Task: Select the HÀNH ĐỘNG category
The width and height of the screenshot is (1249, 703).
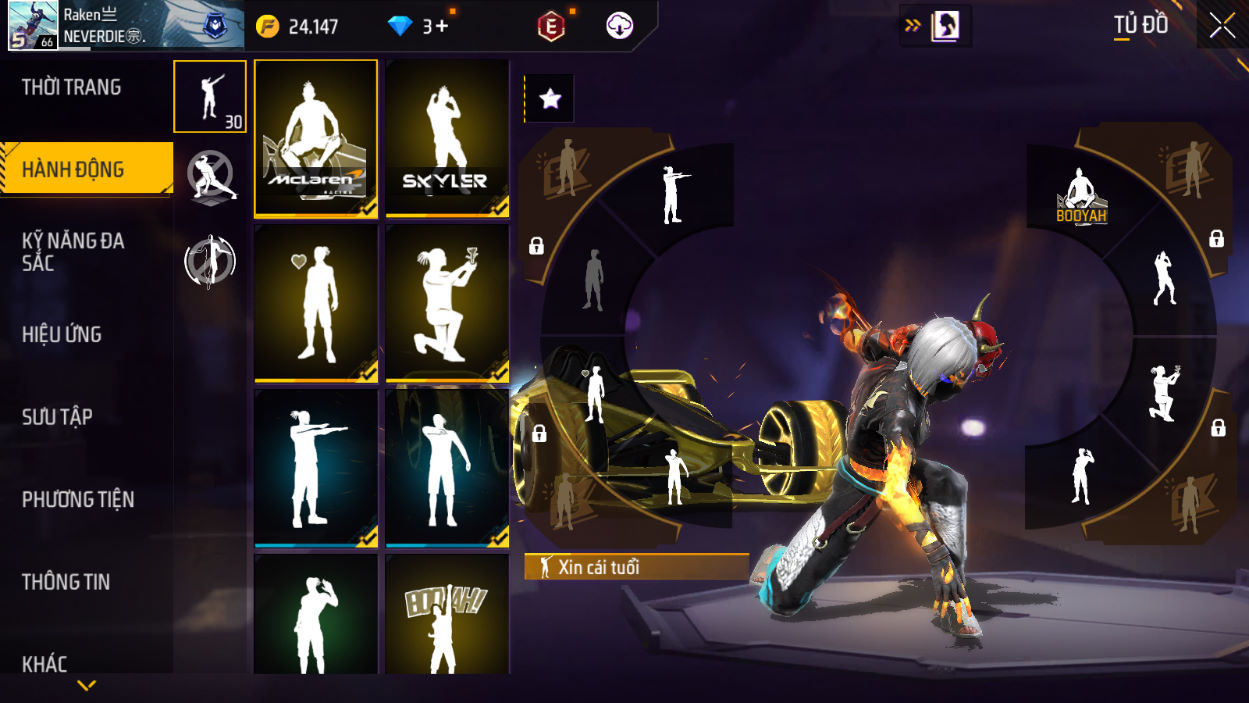Action: (x=74, y=169)
